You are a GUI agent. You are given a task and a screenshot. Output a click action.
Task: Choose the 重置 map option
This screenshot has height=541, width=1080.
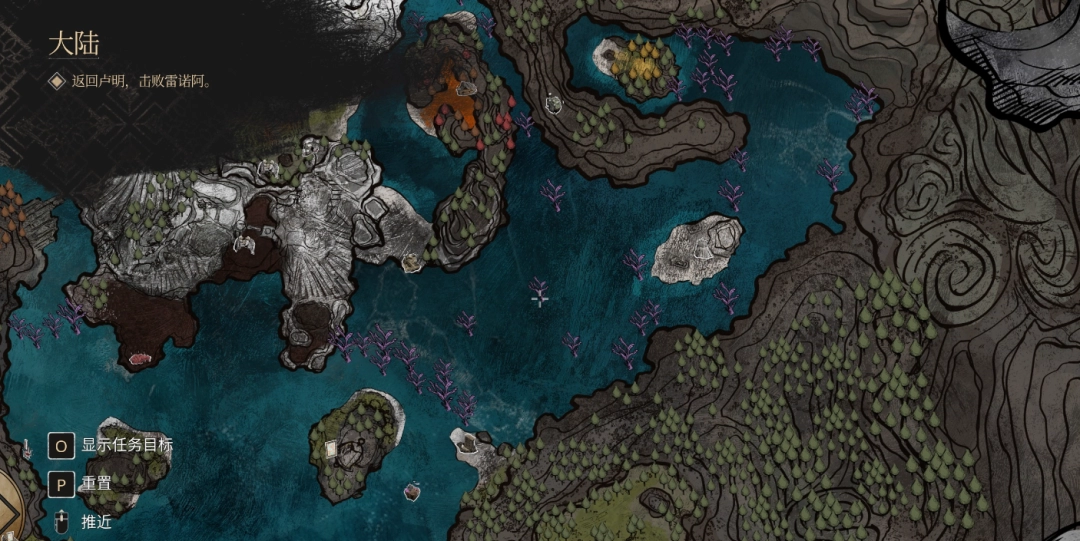tap(96, 483)
